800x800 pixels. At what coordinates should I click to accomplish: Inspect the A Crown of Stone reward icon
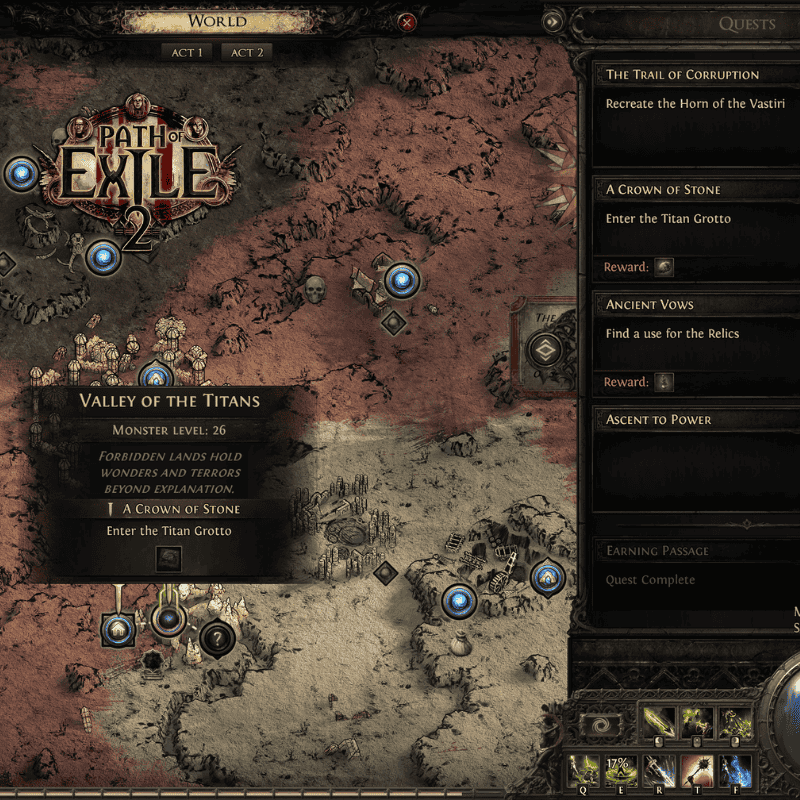[664, 267]
